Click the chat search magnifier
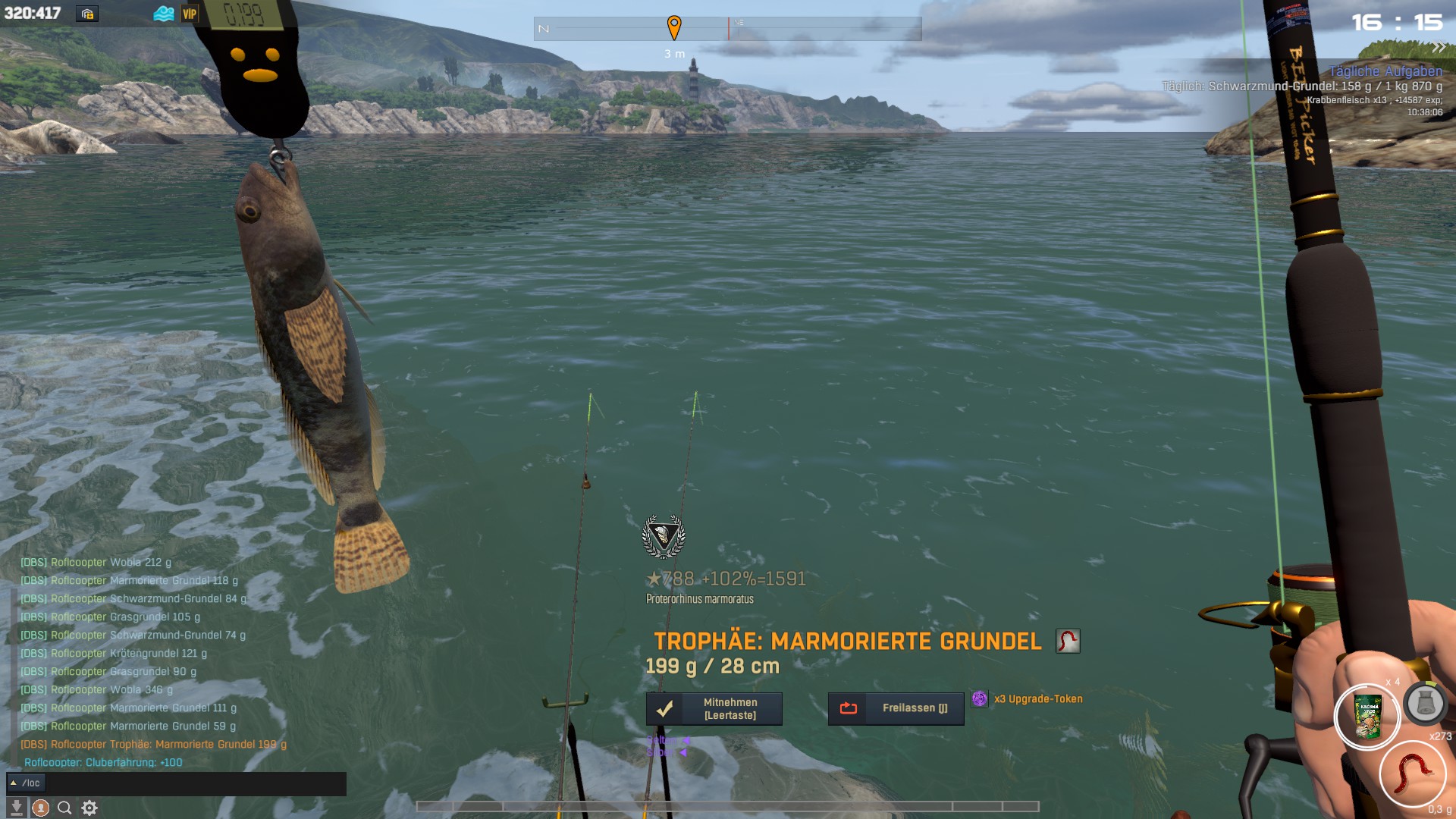Viewport: 1456px width, 819px height. pyautogui.click(x=64, y=808)
